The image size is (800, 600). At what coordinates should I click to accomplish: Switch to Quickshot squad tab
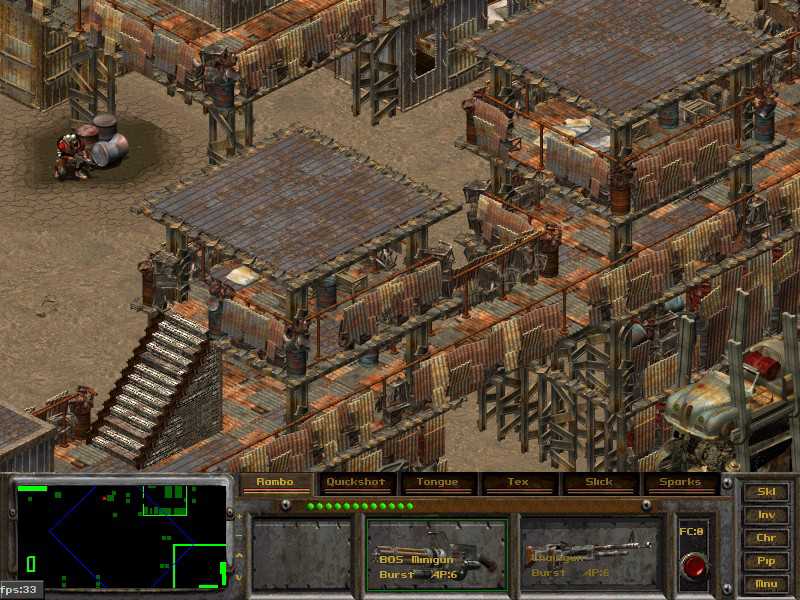coord(356,483)
